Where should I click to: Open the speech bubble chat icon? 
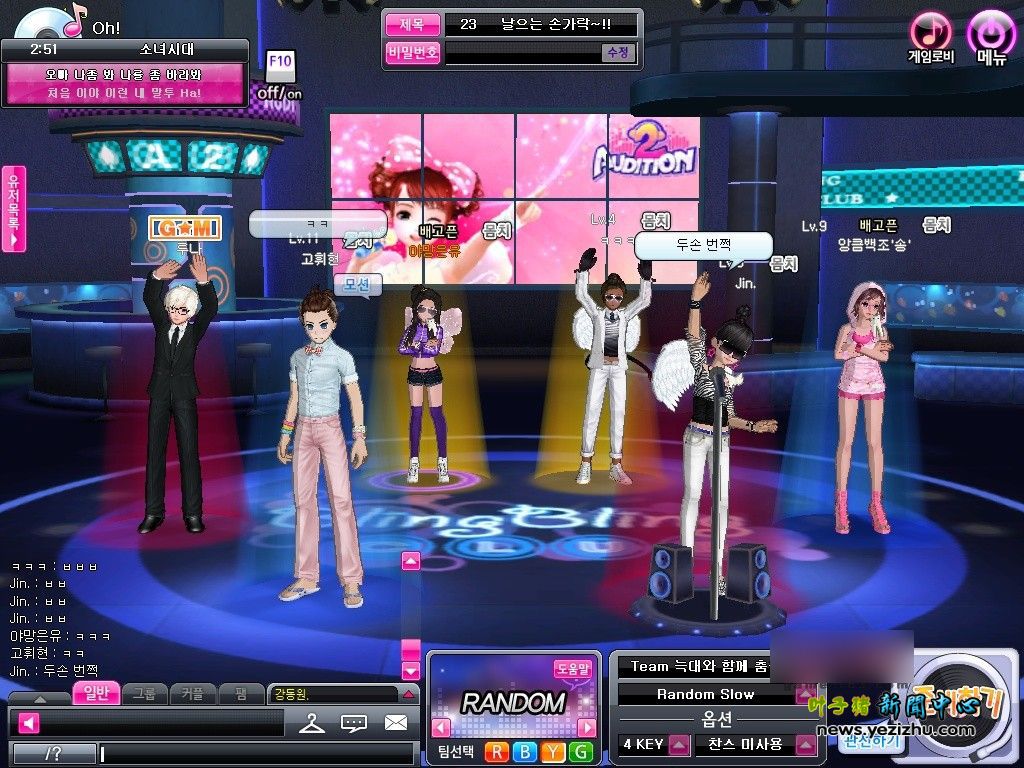click(354, 722)
